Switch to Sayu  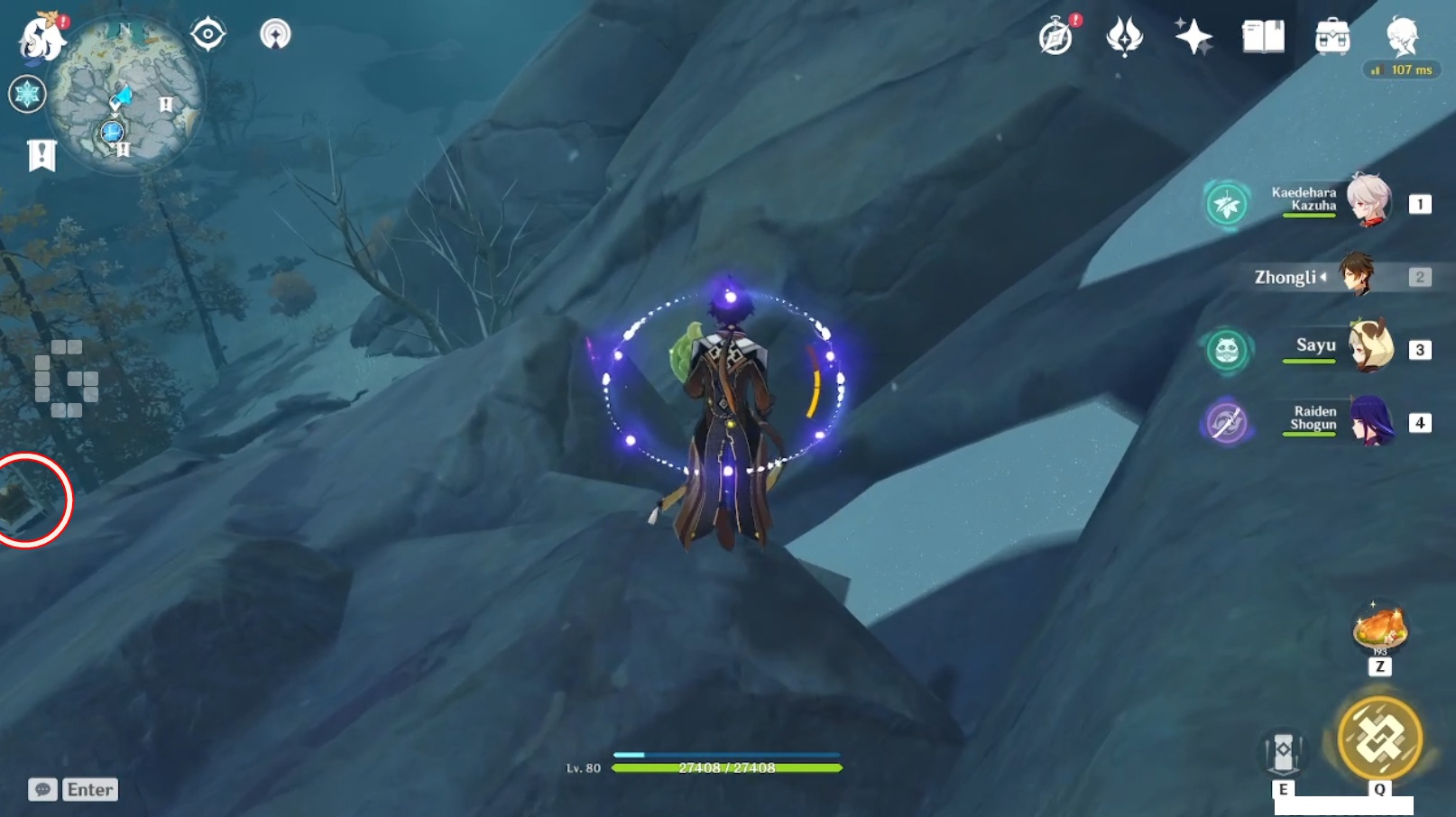(1369, 347)
